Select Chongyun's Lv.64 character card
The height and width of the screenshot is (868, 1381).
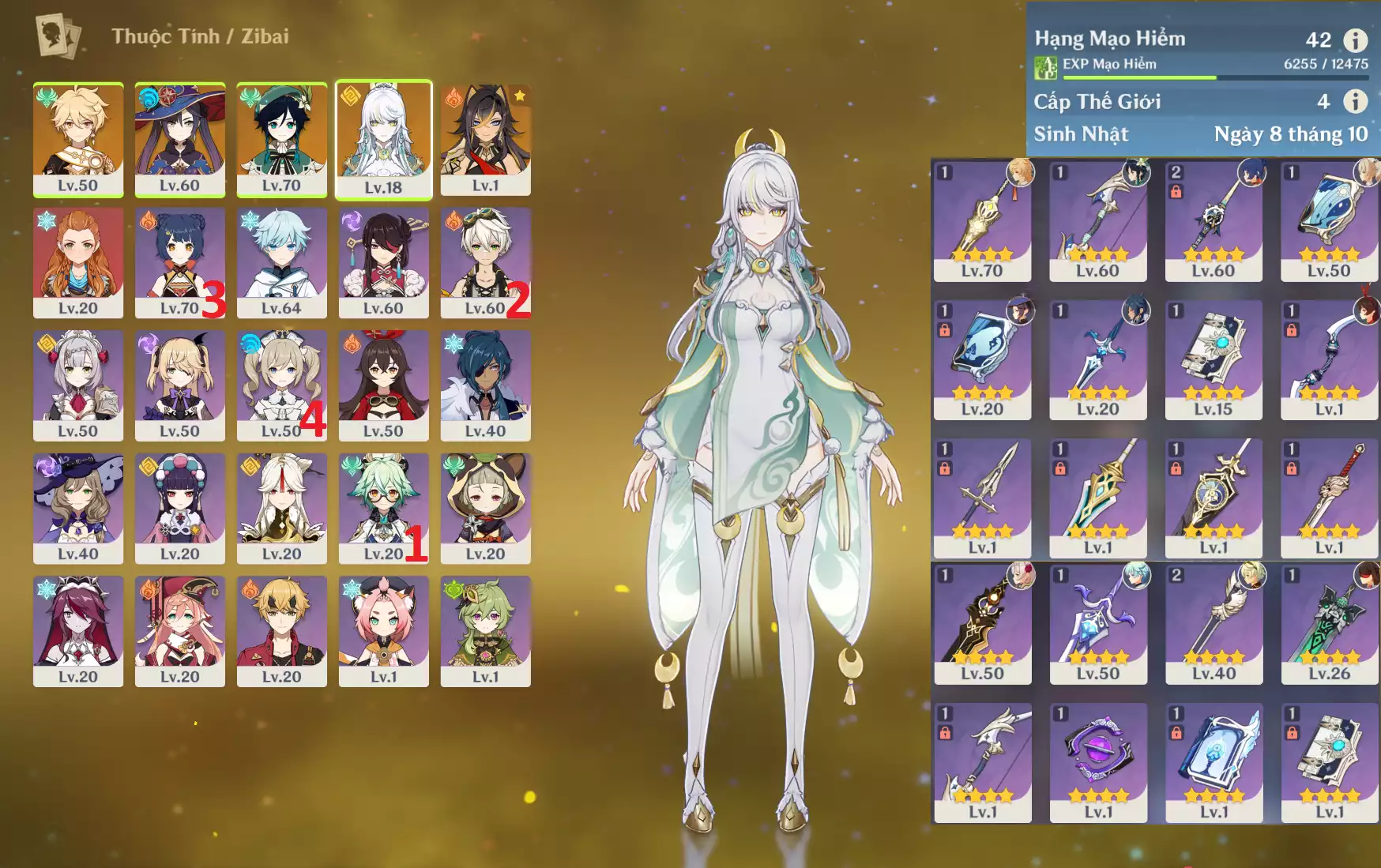click(282, 262)
